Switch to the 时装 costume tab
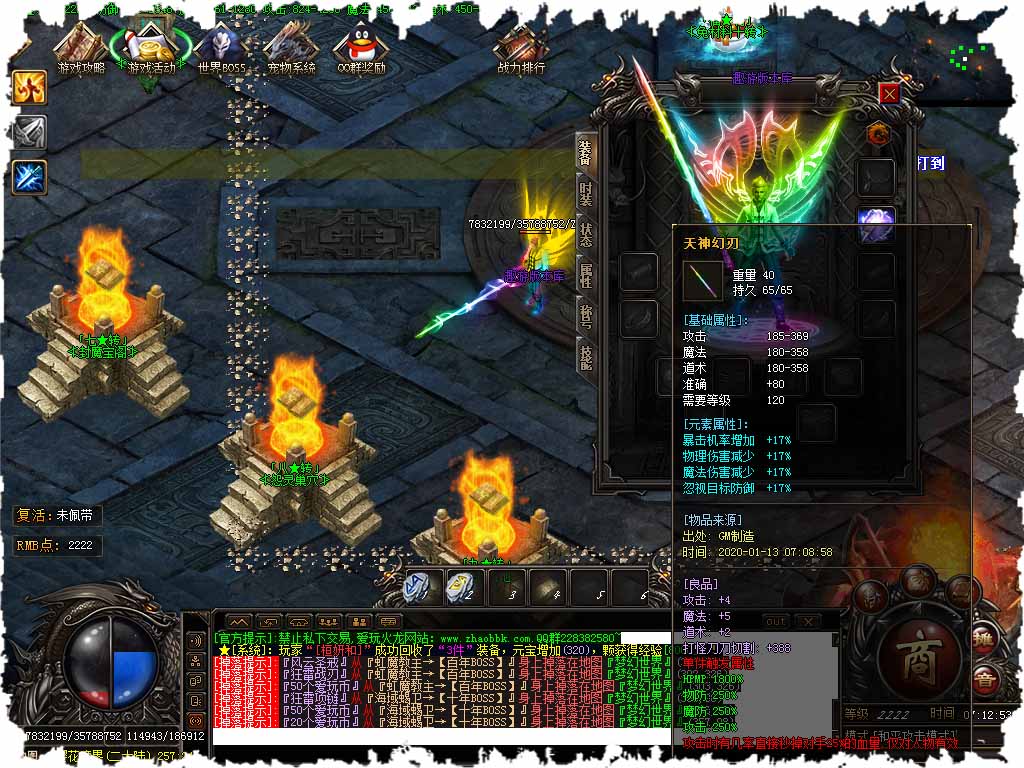The image size is (1024, 768). click(587, 194)
